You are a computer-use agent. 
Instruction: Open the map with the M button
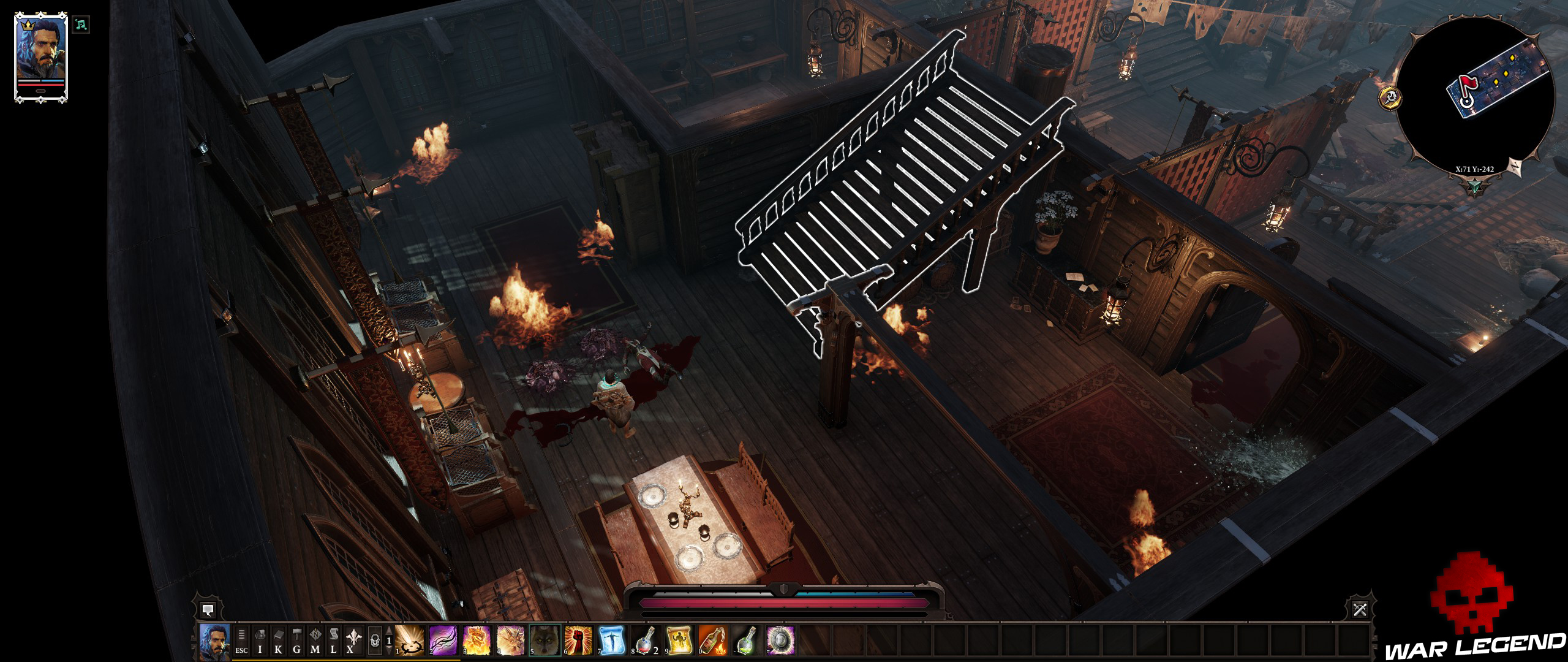[315, 644]
